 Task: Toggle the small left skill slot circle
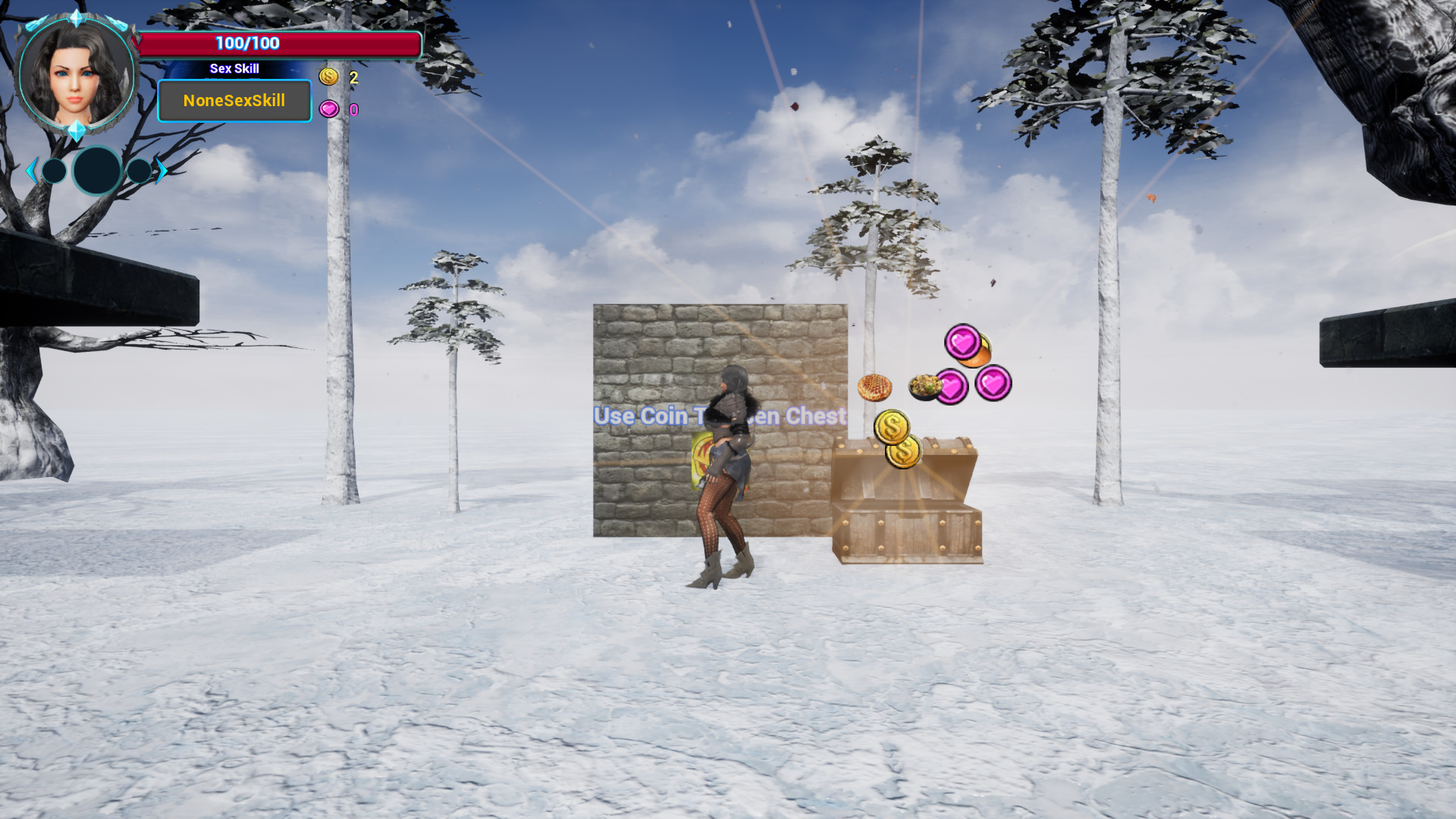click(x=53, y=171)
